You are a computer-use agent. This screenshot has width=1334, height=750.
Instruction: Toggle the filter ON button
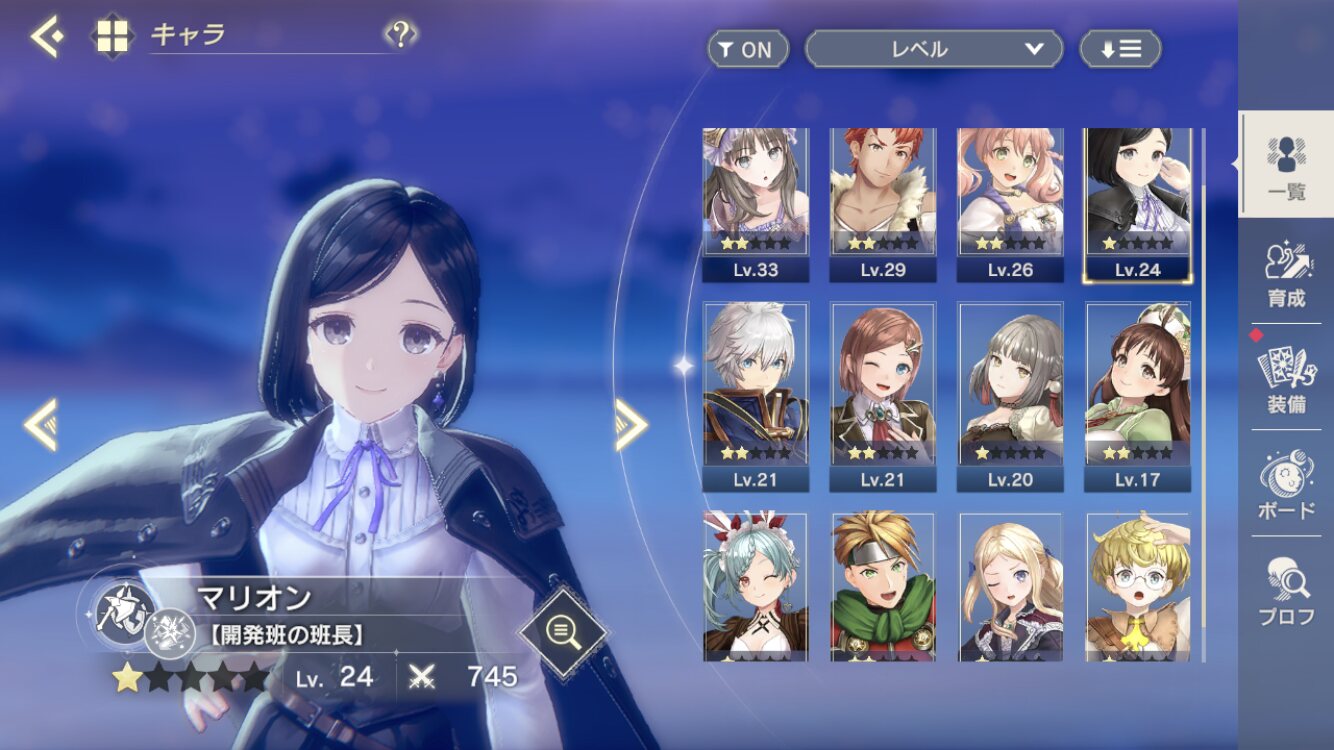747,49
